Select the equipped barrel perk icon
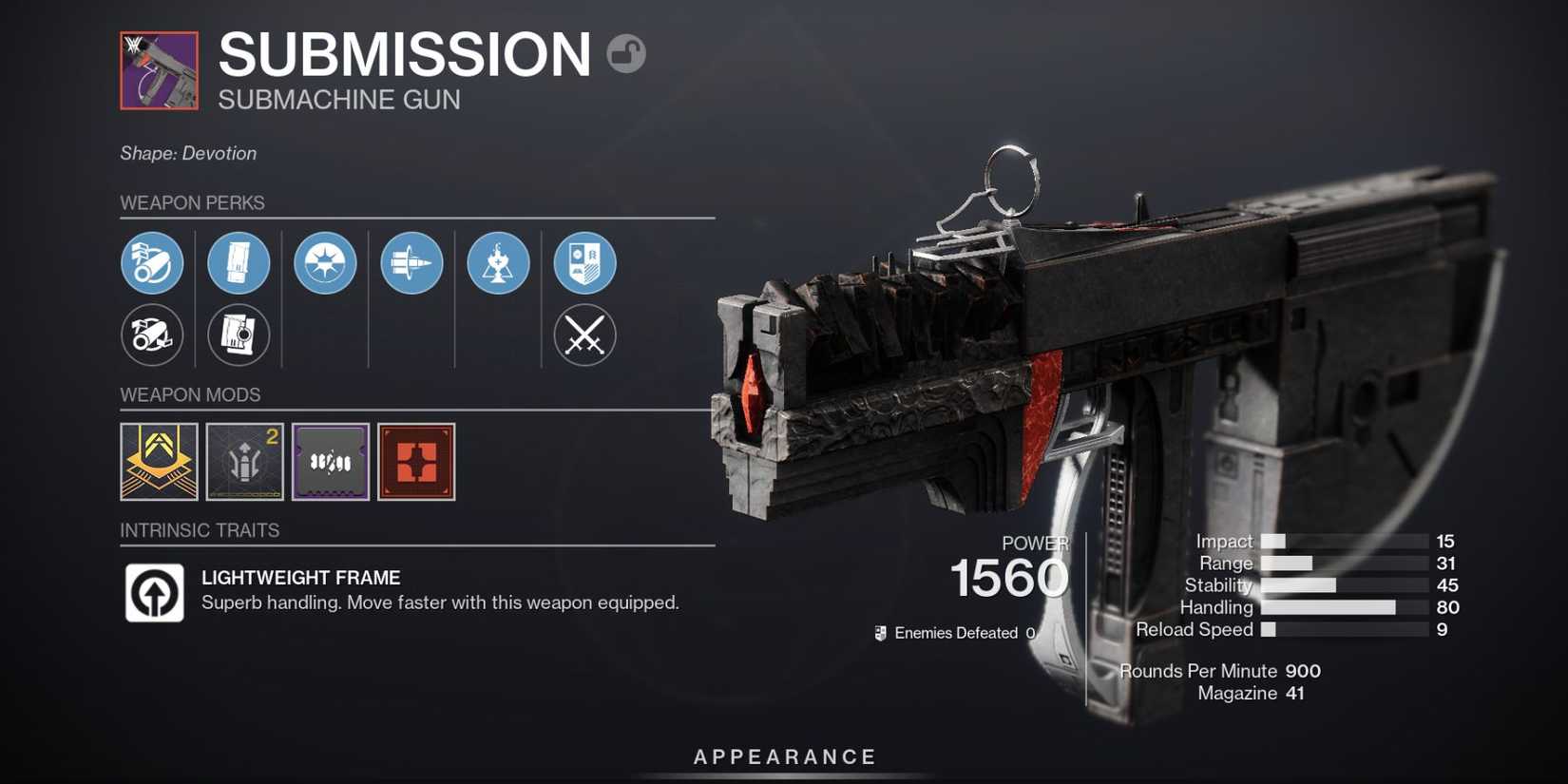1568x784 pixels. pyautogui.click(x=152, y=263)
